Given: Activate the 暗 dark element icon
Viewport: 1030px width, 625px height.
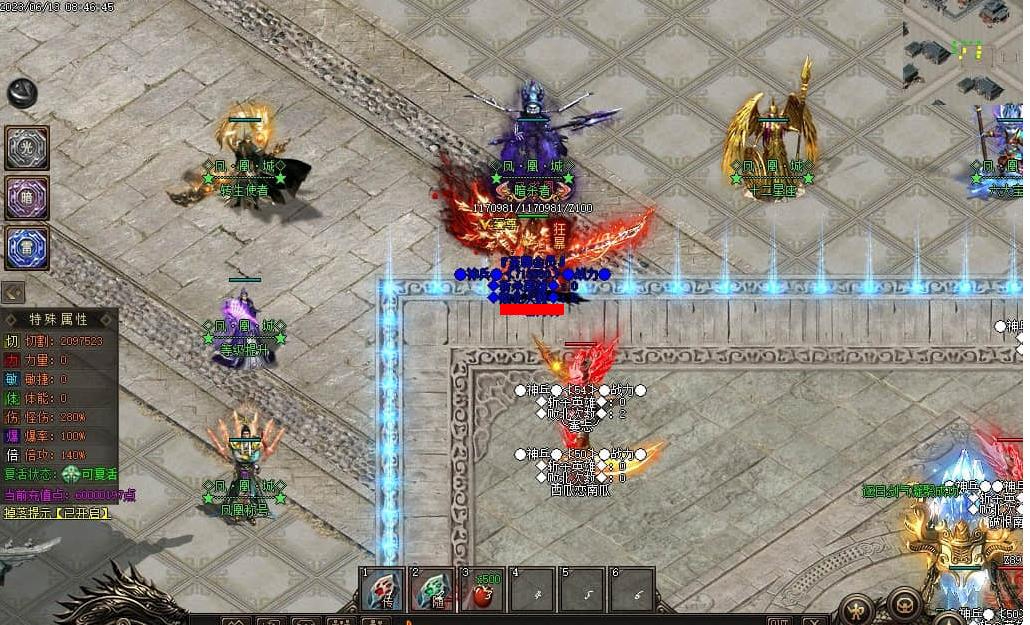Looking at the screenshot, I should [x=27, y=197].
